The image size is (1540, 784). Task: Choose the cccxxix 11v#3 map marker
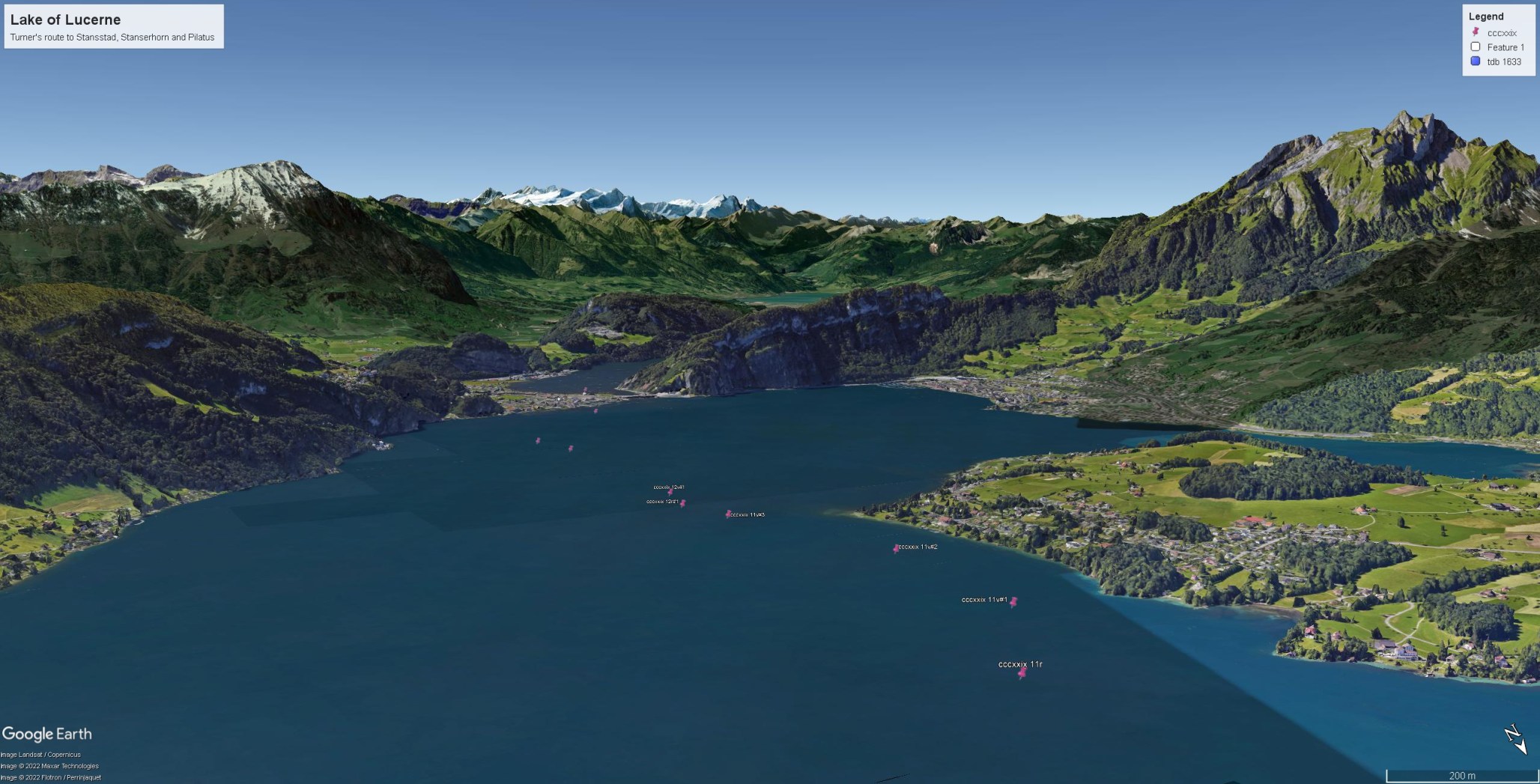(x=728, y=514)
